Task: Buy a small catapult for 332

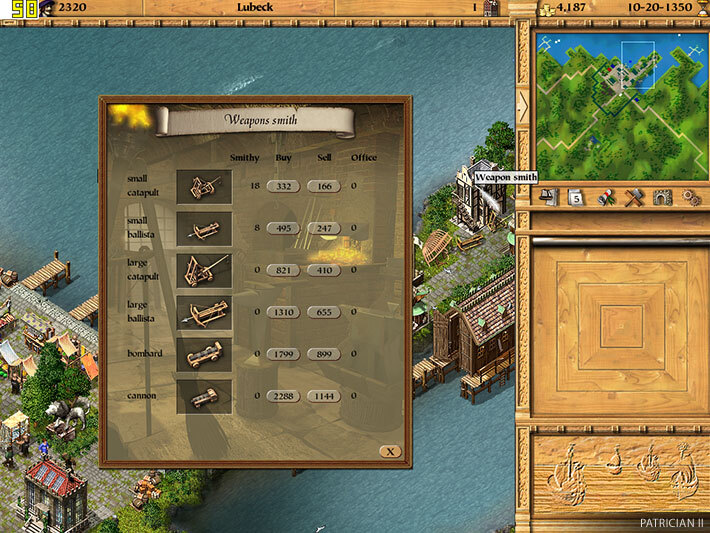Action: click(283, 186)
